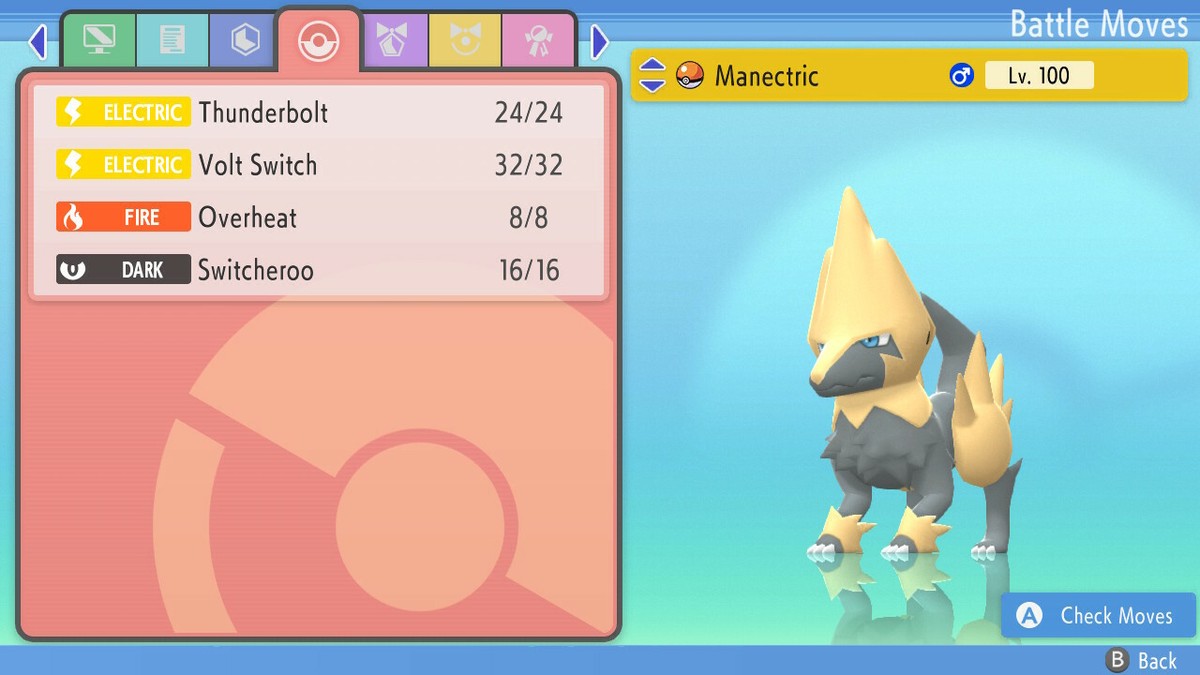
Task: Switch Pokémon using the Manectric up-down arrows
Action: pyautogui.click(x=652, y=75)
